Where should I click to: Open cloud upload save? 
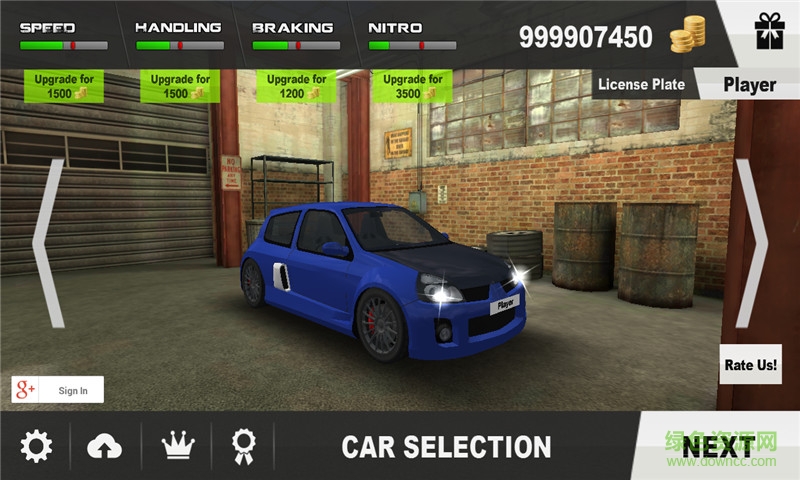(105, 446)
